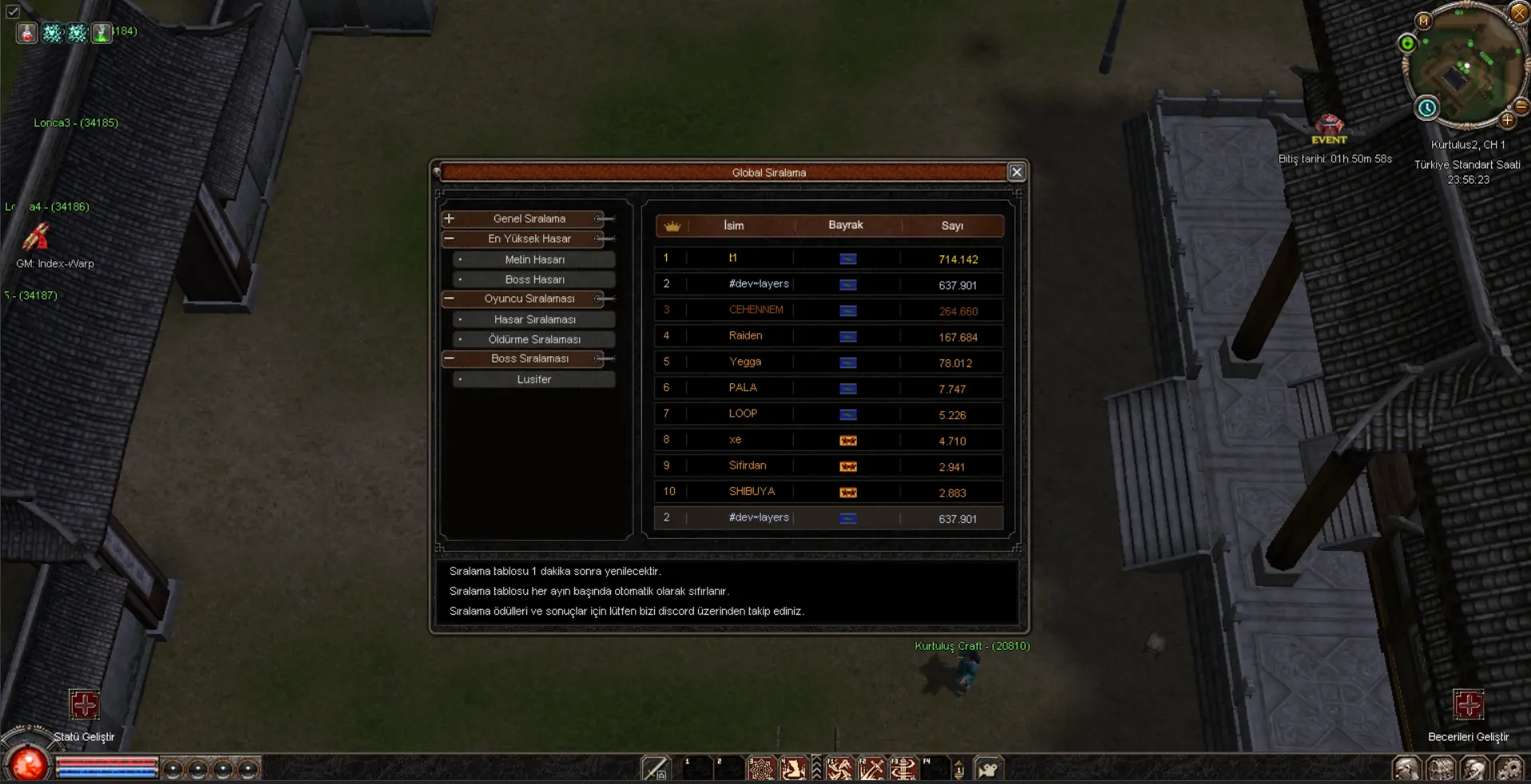Open the Statü Geliştir button
The image size is (1531, 784).
84,705
